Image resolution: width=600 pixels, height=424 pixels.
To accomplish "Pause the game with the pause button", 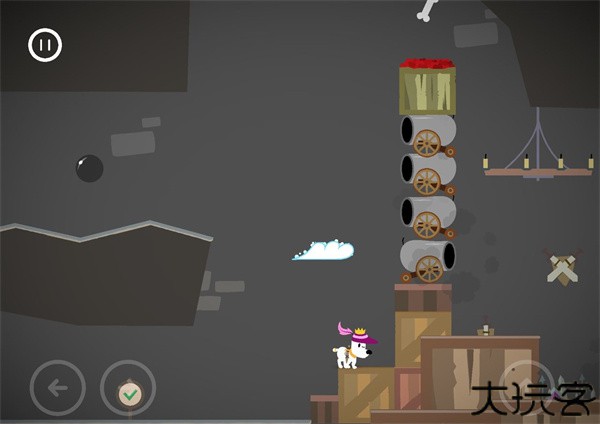I will click(x=45, y=45).
